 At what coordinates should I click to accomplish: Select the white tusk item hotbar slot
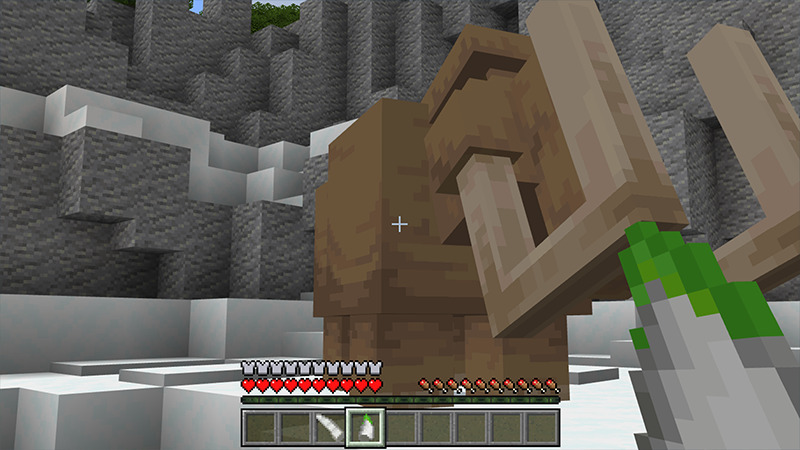(x=329, y=427)
